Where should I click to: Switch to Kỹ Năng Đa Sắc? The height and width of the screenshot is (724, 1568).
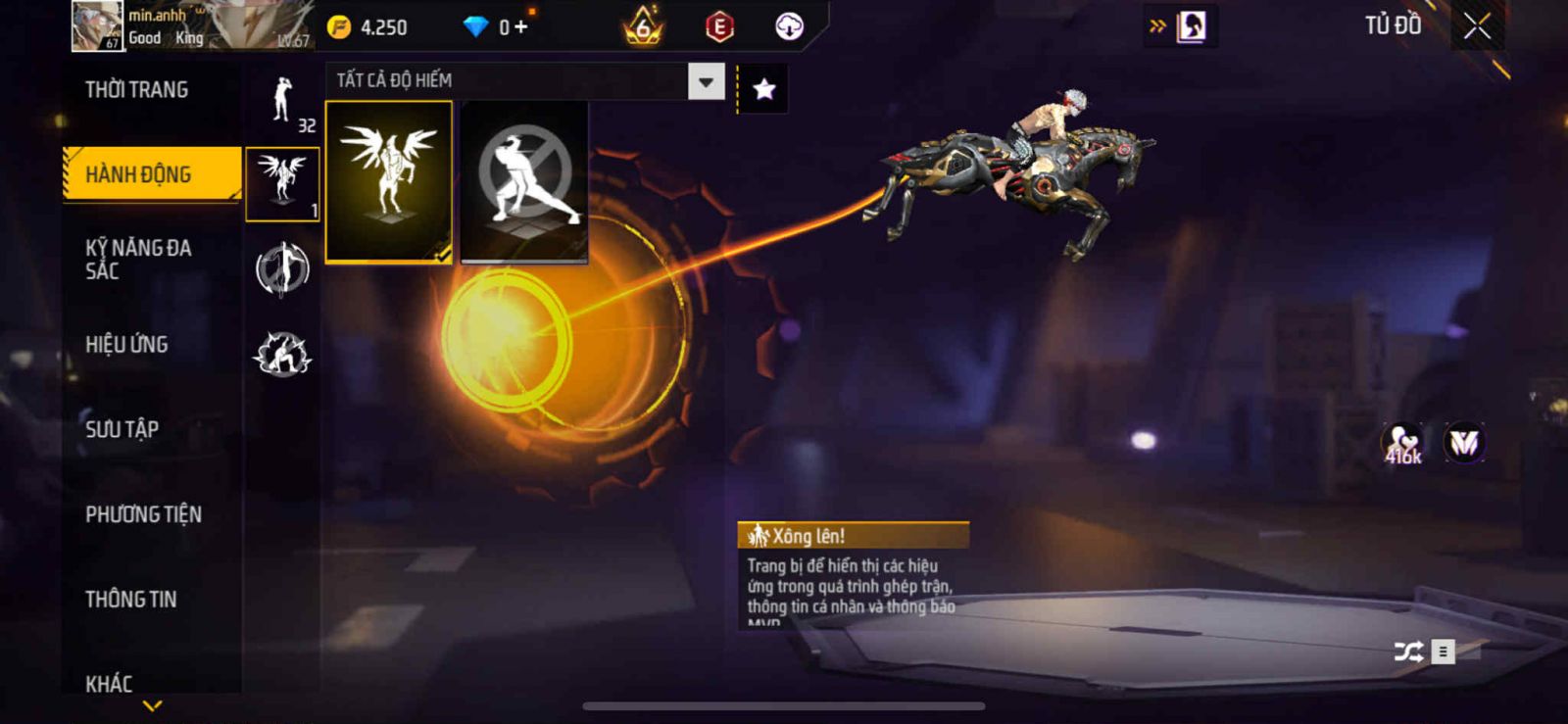point(137,259)
